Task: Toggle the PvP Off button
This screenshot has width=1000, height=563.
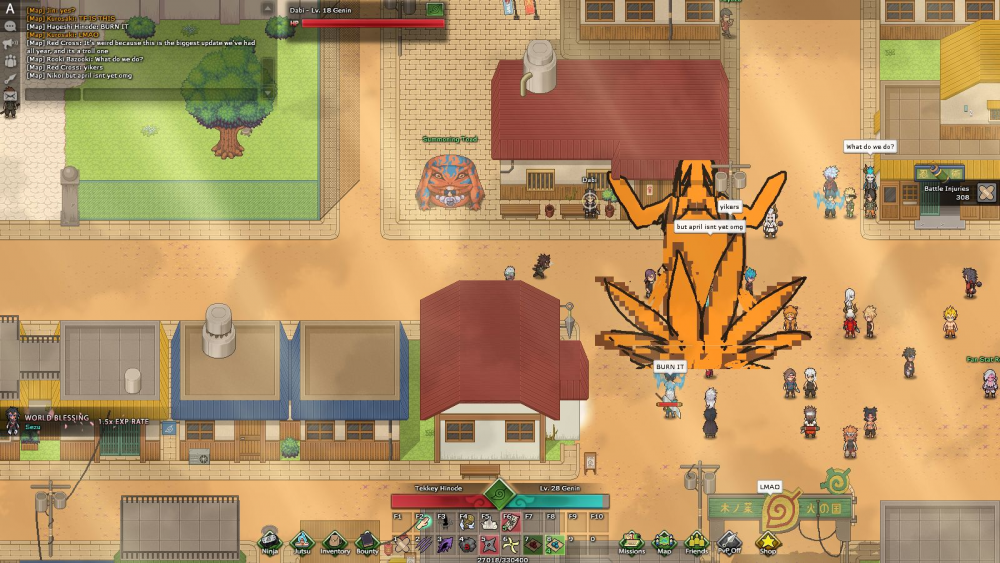Action: pyautogui.click(x=728, y=541)
